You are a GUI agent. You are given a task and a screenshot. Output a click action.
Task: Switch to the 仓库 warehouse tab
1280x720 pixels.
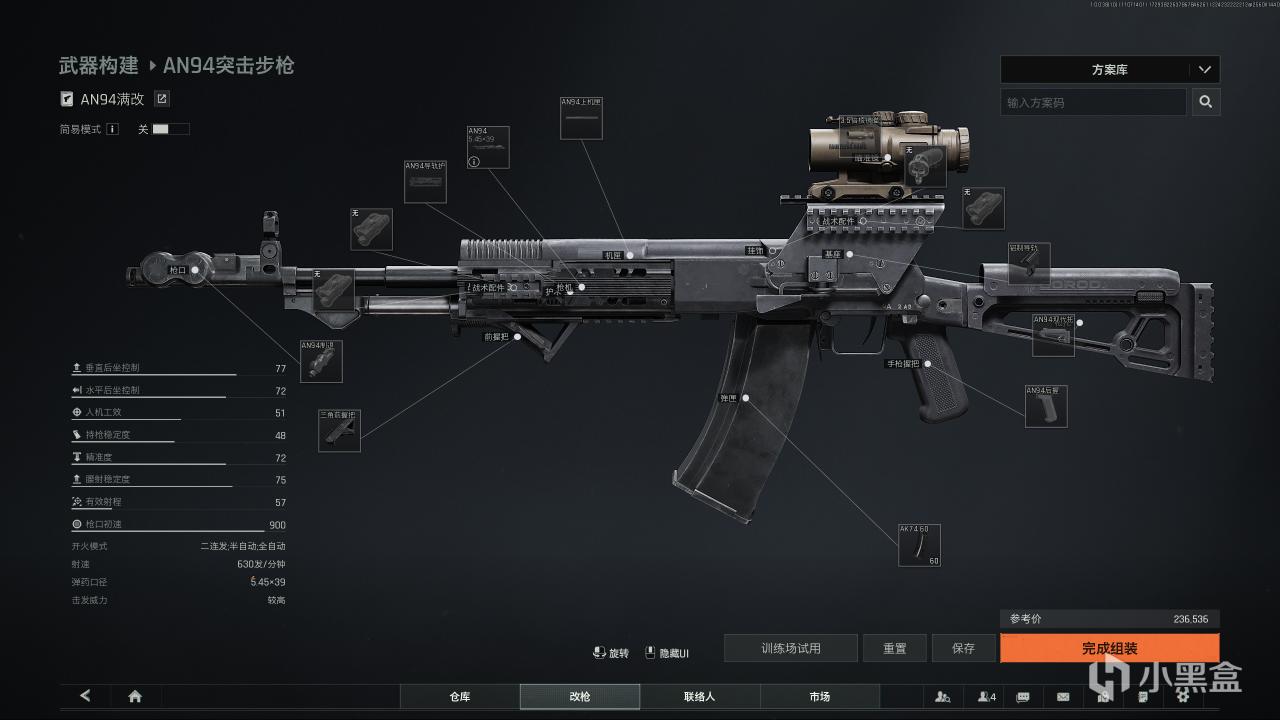click(x=460, y=696)
